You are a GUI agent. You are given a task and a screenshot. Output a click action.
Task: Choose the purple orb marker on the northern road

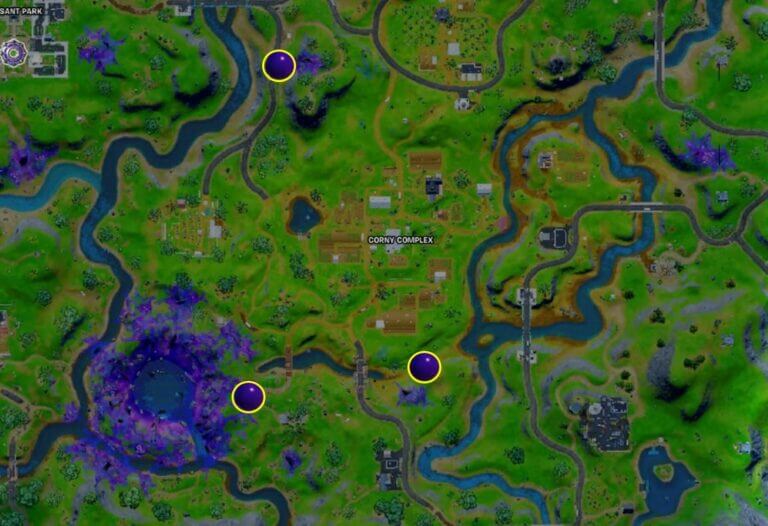click(279, 66)
